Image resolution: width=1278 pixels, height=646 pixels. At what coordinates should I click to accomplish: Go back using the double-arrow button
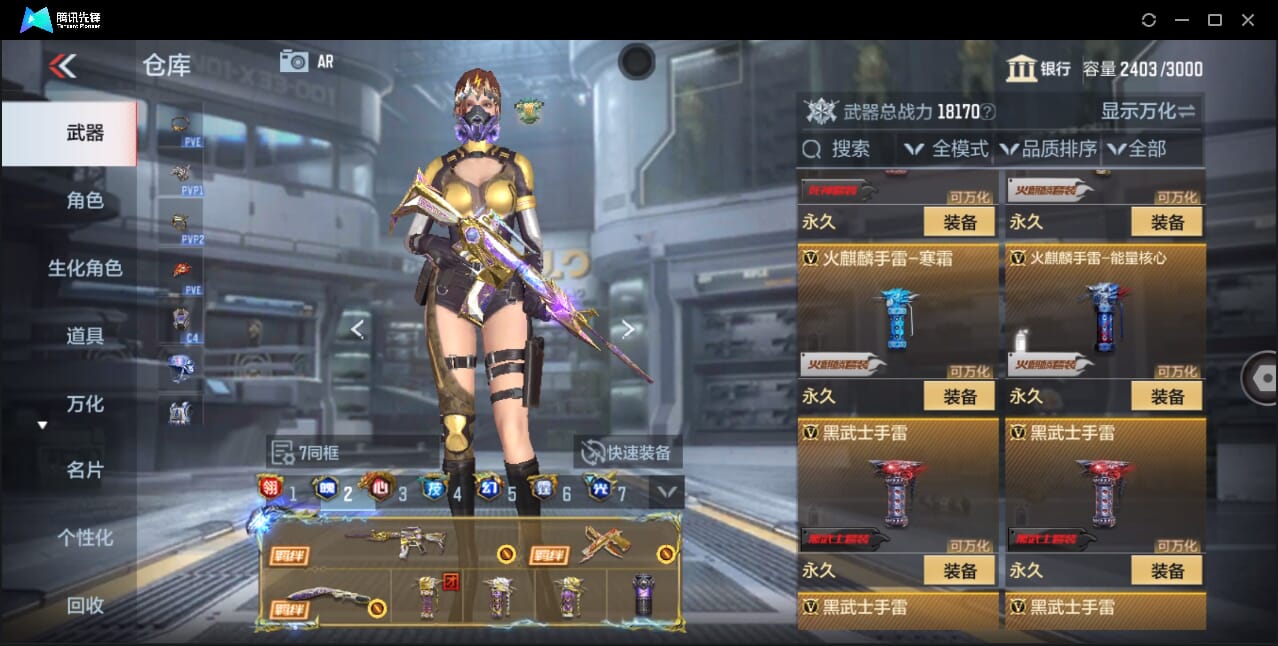(x=62, y=67)
